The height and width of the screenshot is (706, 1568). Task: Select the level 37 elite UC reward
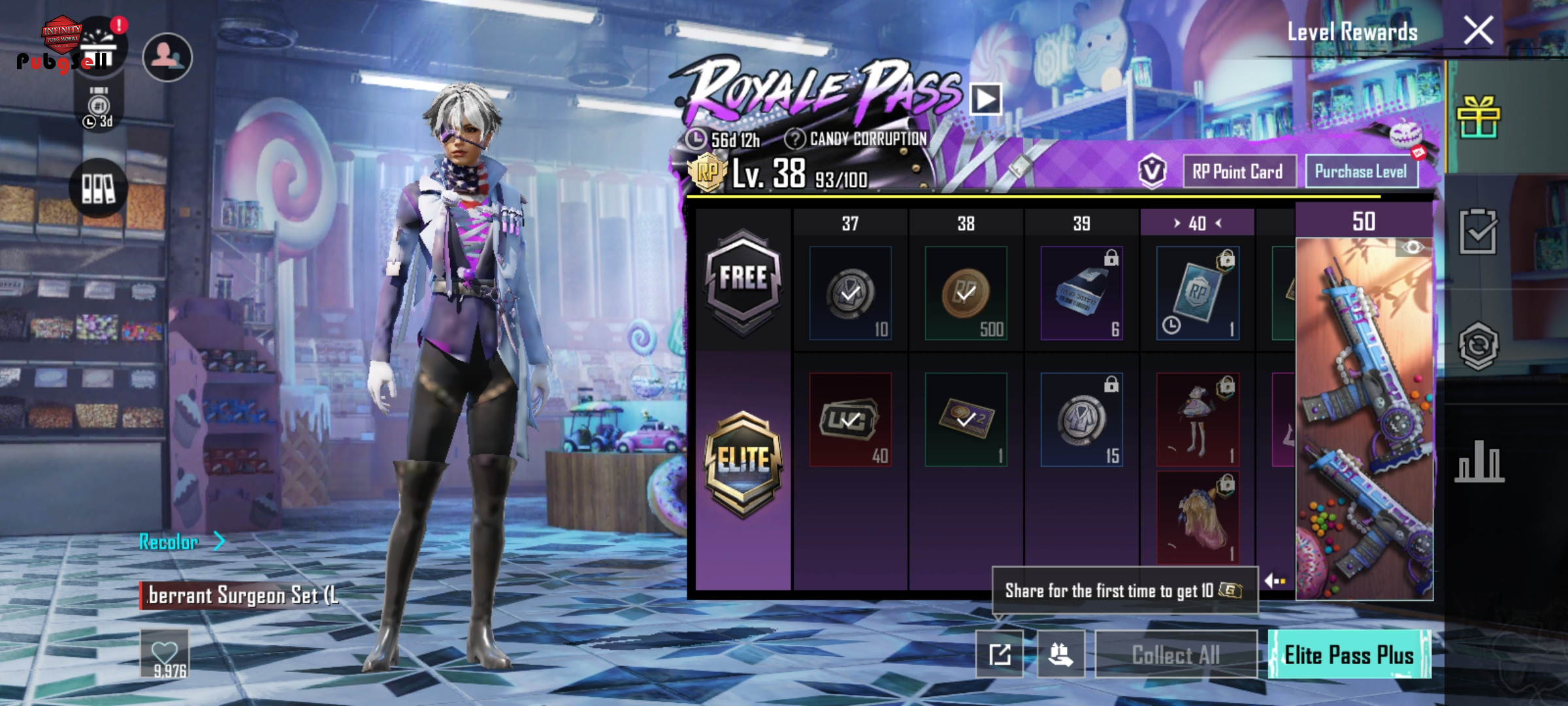[850, 420]
